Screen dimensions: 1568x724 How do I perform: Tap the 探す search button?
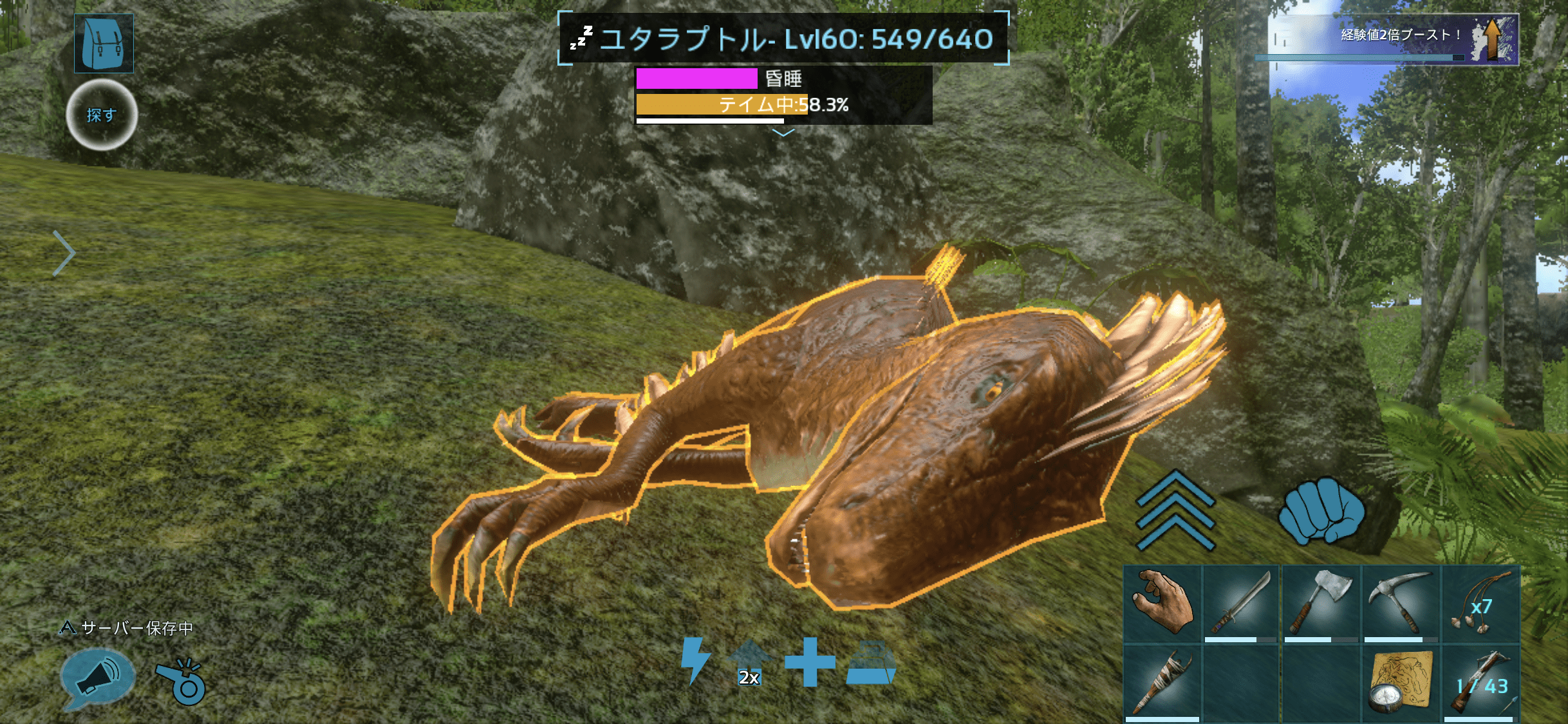[x=102, y=115]
